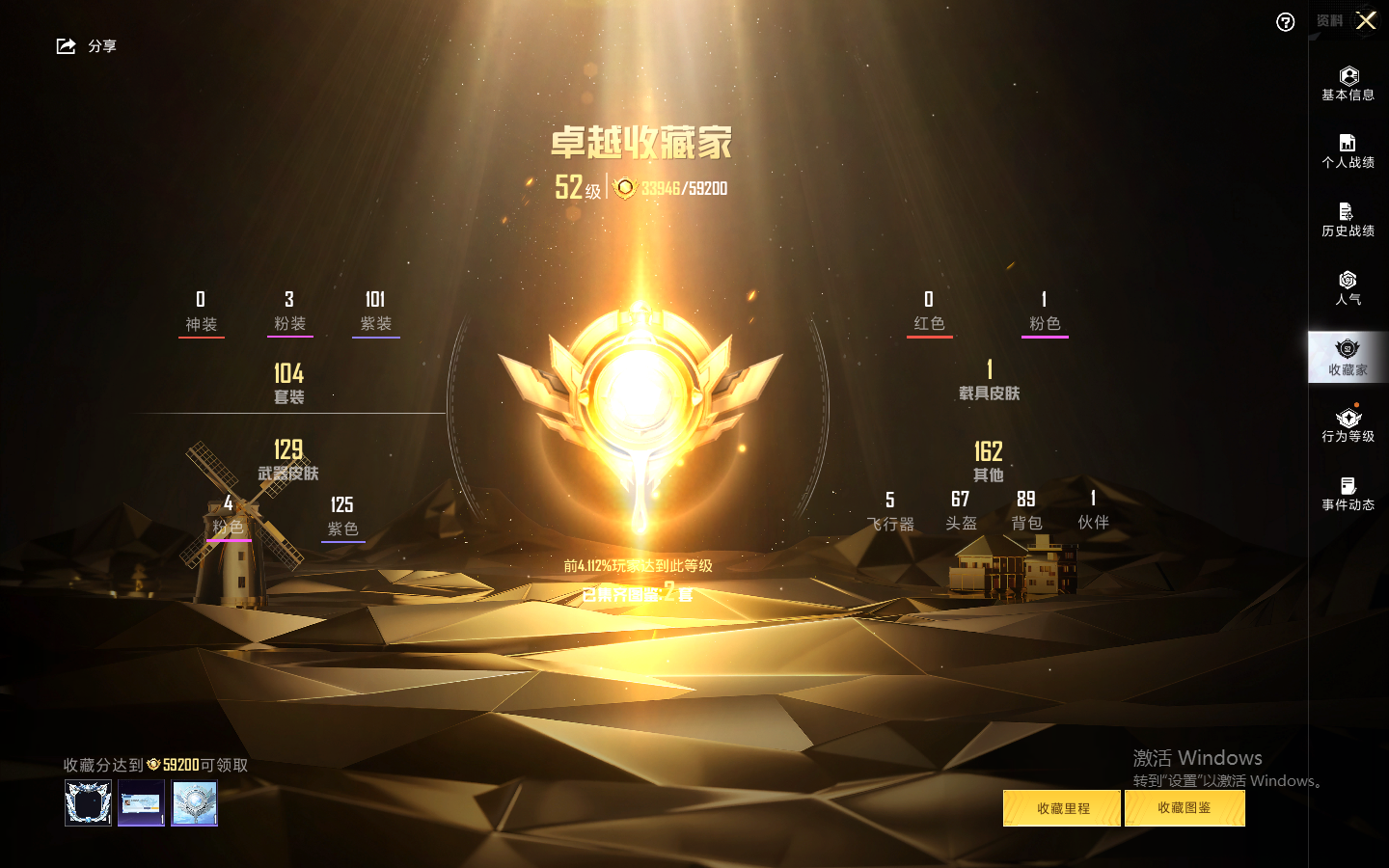Open the 个人战绩 tab
1389x868 pixels.
pyautogui.click(x=1348, y=151)
